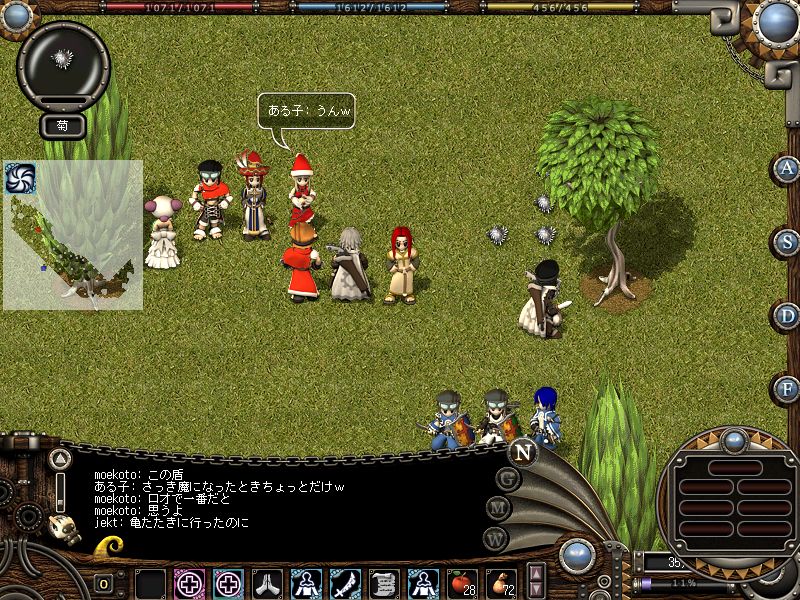Open the scroll item in hotbar

(383, 582)
